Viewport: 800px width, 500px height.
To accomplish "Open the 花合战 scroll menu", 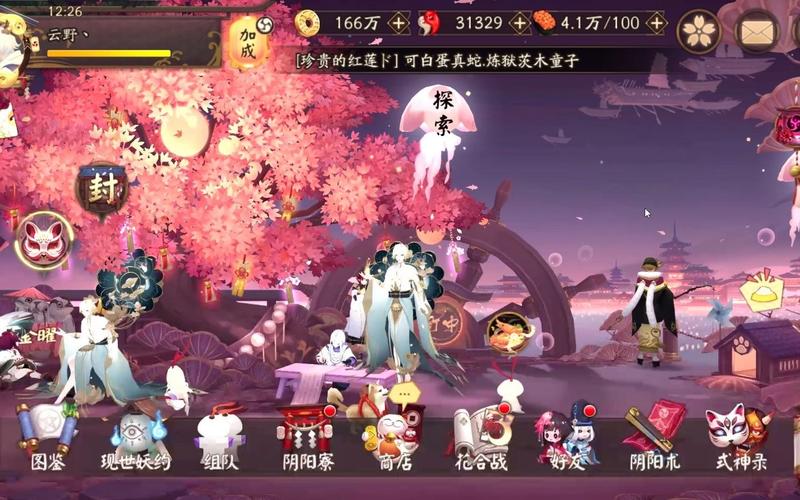I will [x=480, y=437].
